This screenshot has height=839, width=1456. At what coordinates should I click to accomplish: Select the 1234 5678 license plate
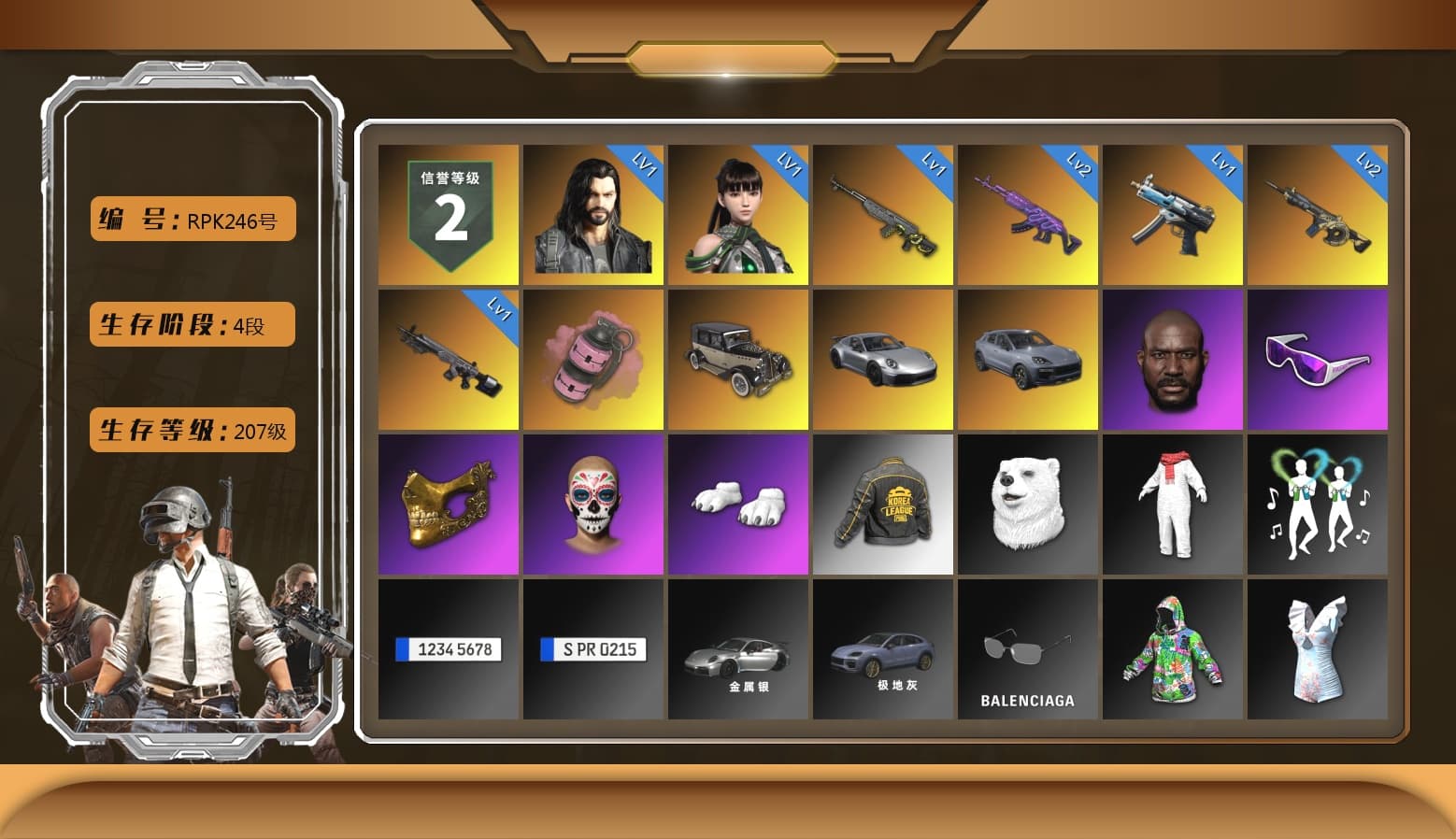point(447,649)
